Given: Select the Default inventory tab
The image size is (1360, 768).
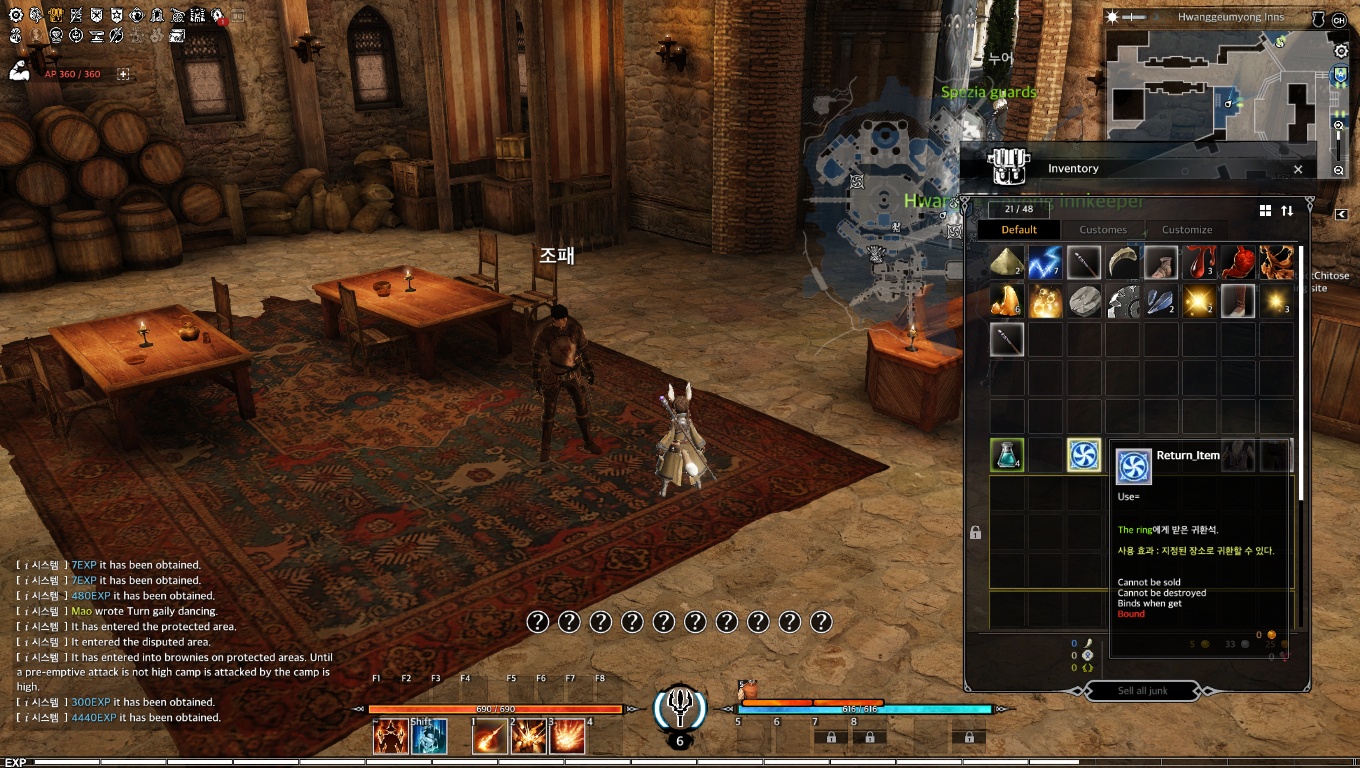Looking at the screenshot, I should [1019, 230].
